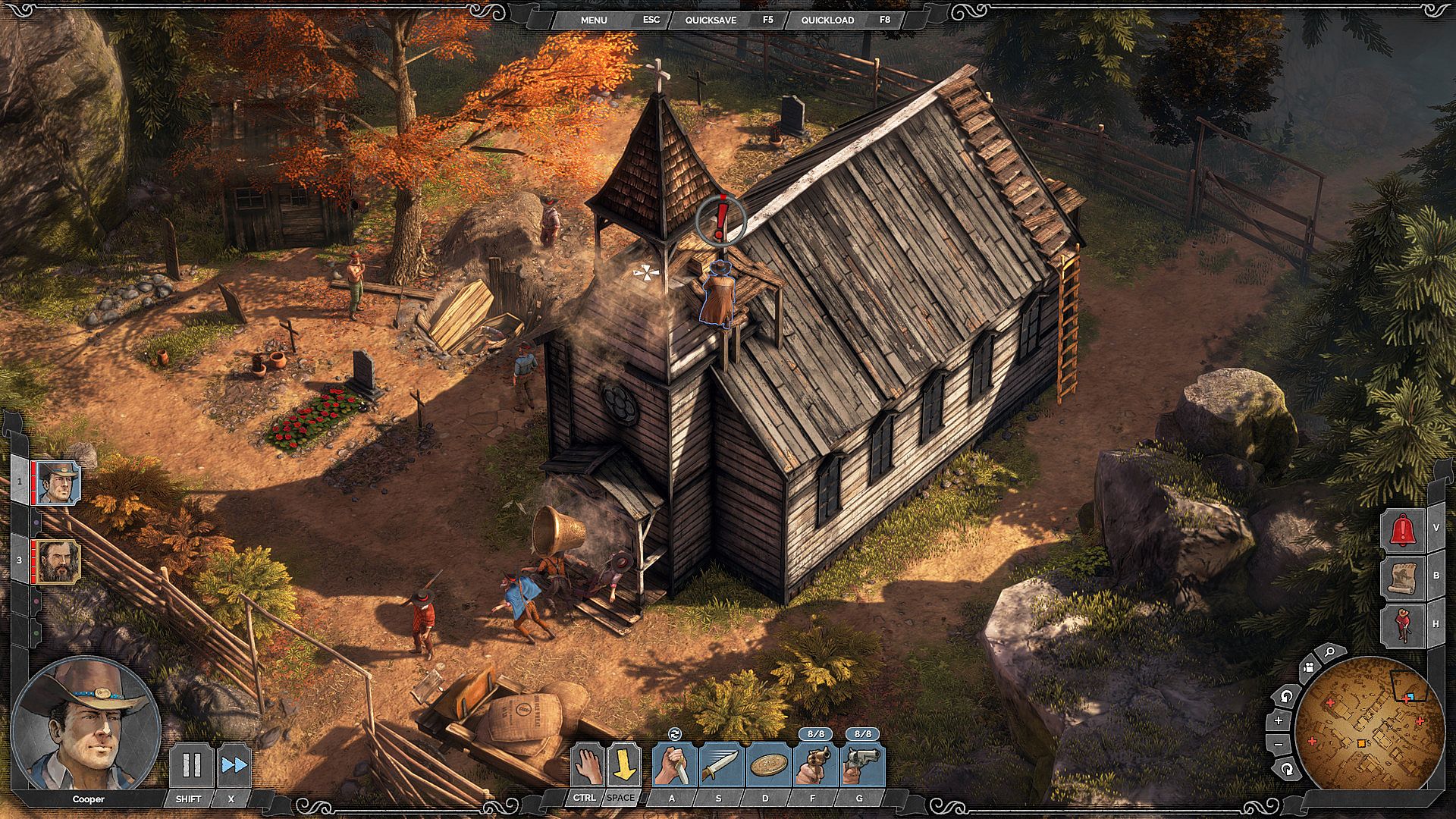
Task: Toggle the fast-forward button
Action: click(x=234, y=766)
